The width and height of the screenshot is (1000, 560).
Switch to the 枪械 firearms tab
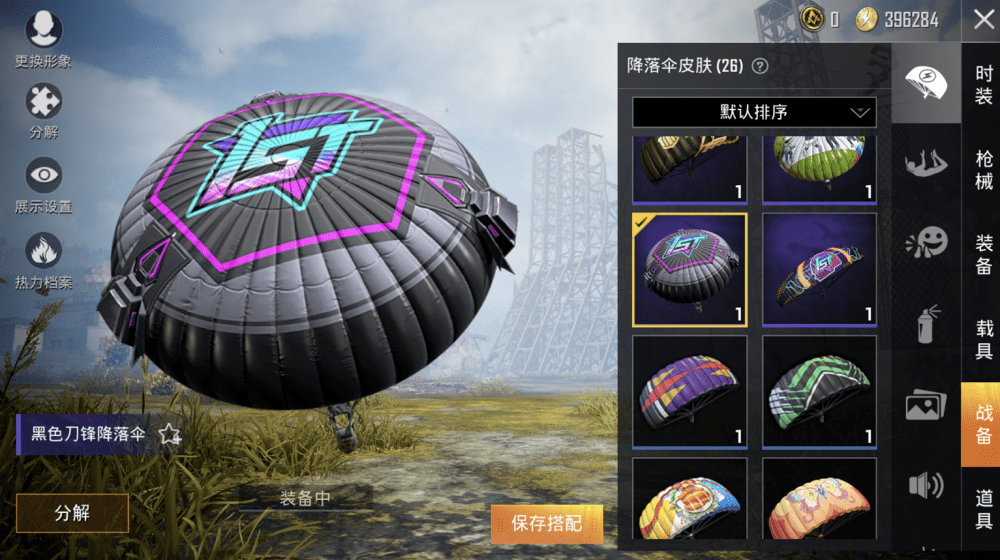click(983, 170)
